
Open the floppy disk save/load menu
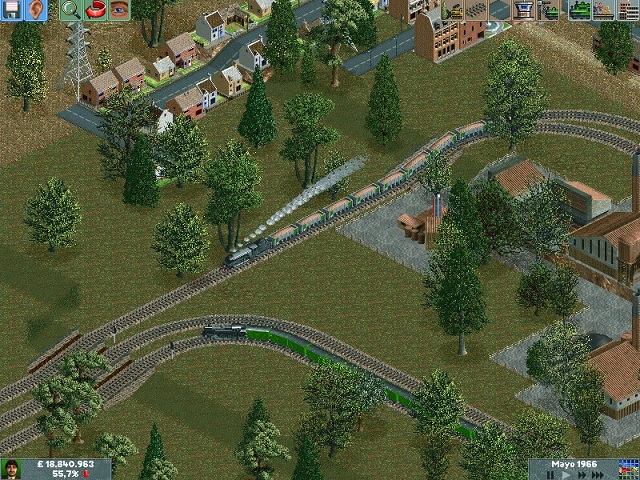click(x=10, y=10)
